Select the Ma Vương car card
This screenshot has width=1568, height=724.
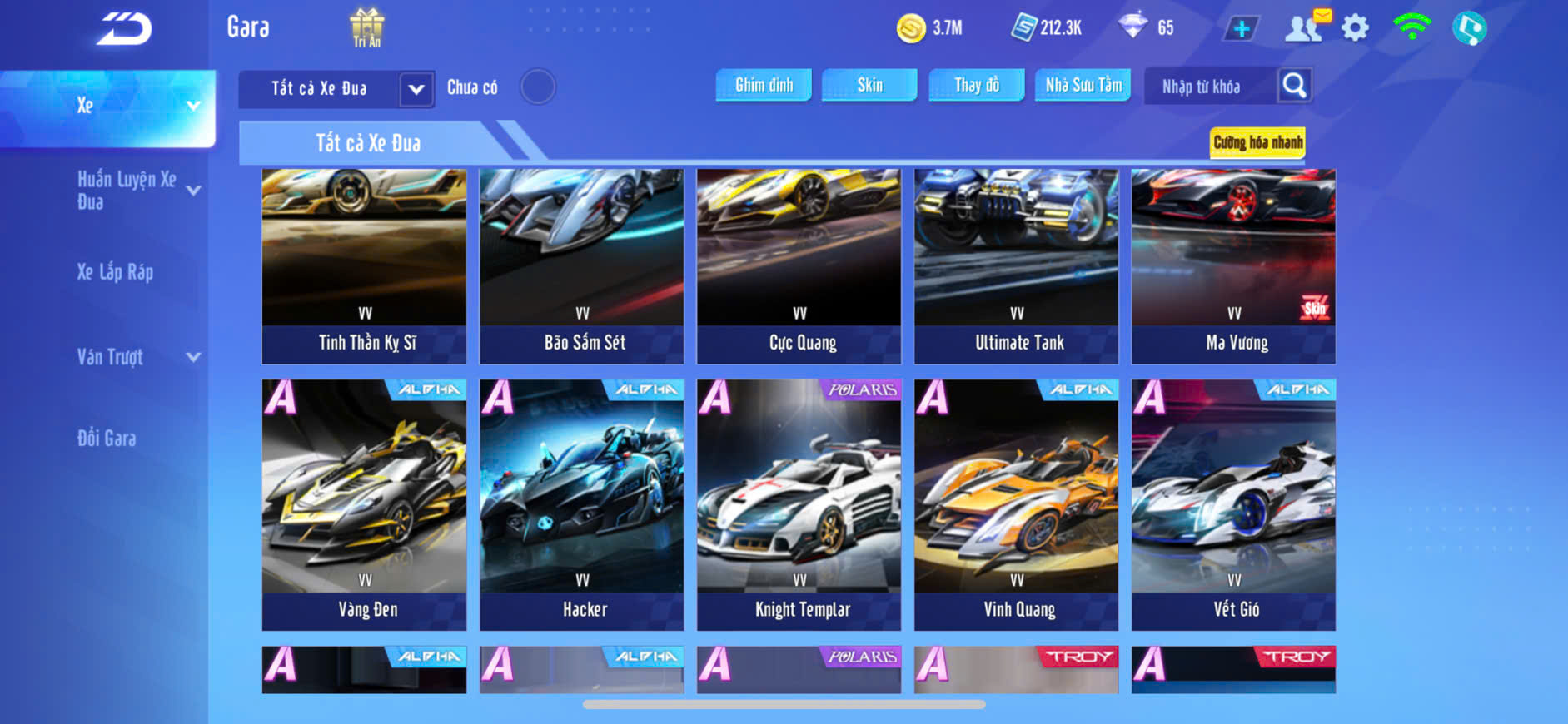1233,266
